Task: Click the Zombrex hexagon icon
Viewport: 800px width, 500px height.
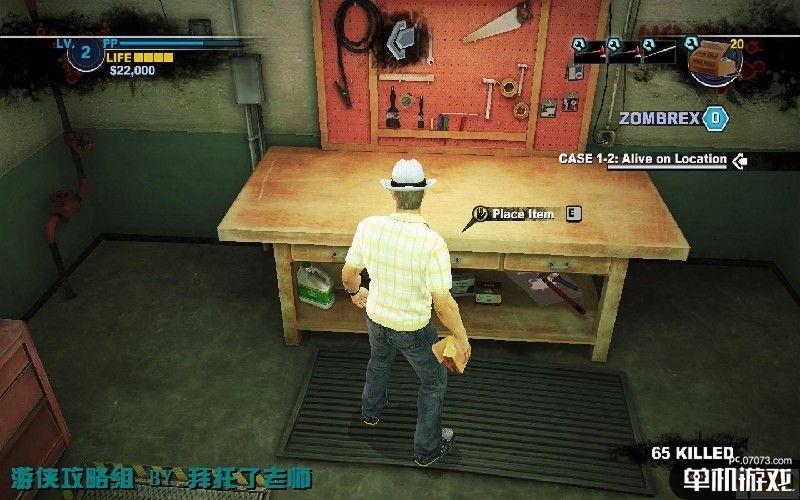Action: 714,118
